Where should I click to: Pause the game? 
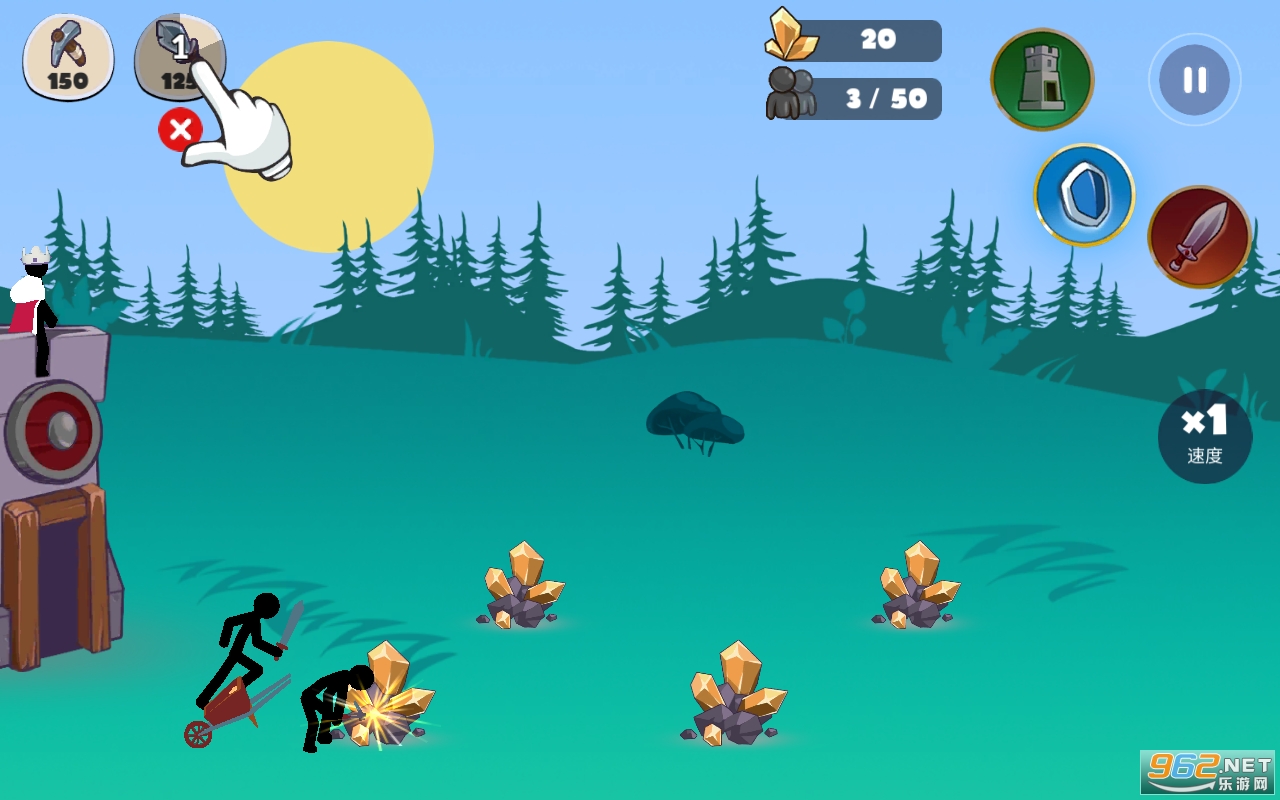[1194, 80]
